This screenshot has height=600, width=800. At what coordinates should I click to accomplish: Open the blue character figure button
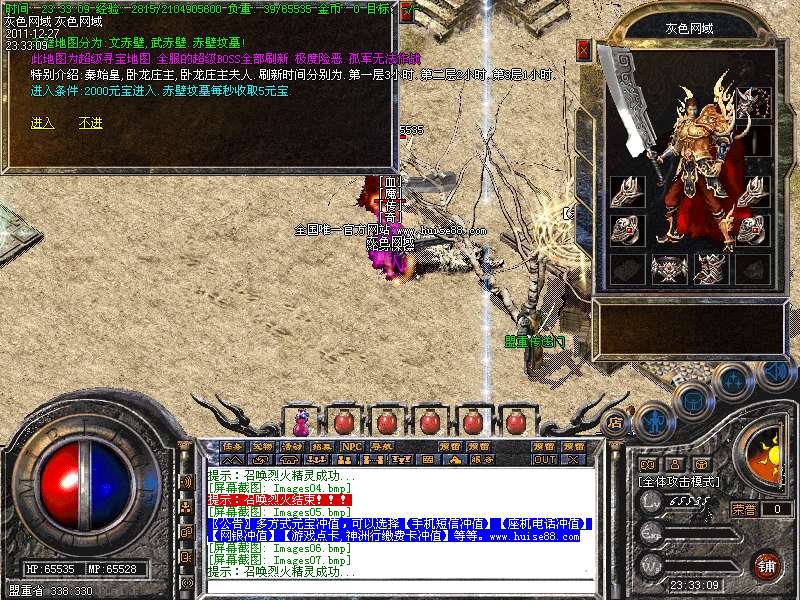pos(654,420)
